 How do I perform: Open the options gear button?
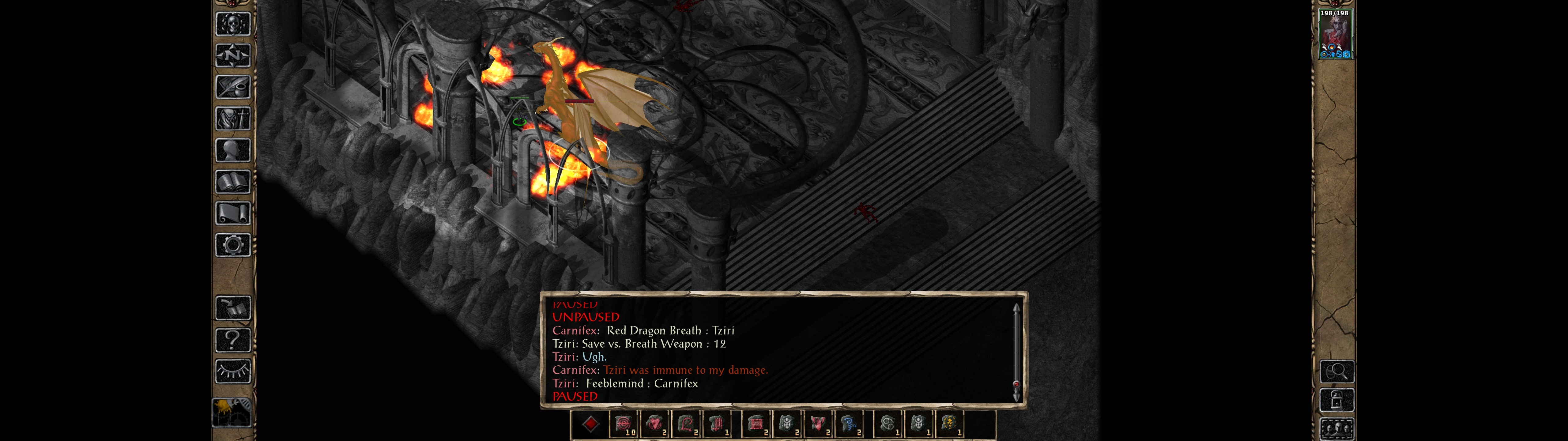[232, 245]
